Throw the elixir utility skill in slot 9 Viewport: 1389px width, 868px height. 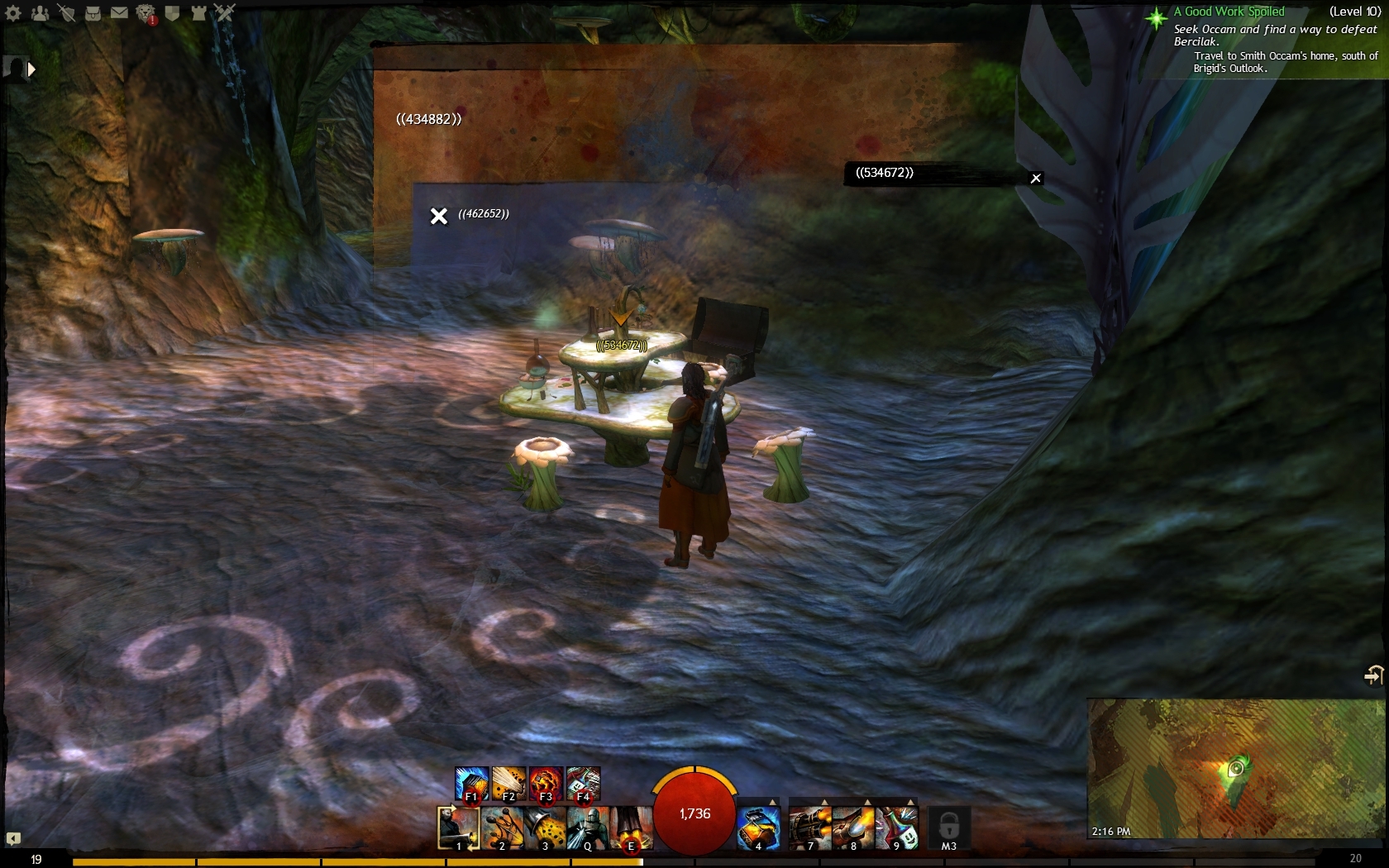pyautogui.click(x=895, y=828)
